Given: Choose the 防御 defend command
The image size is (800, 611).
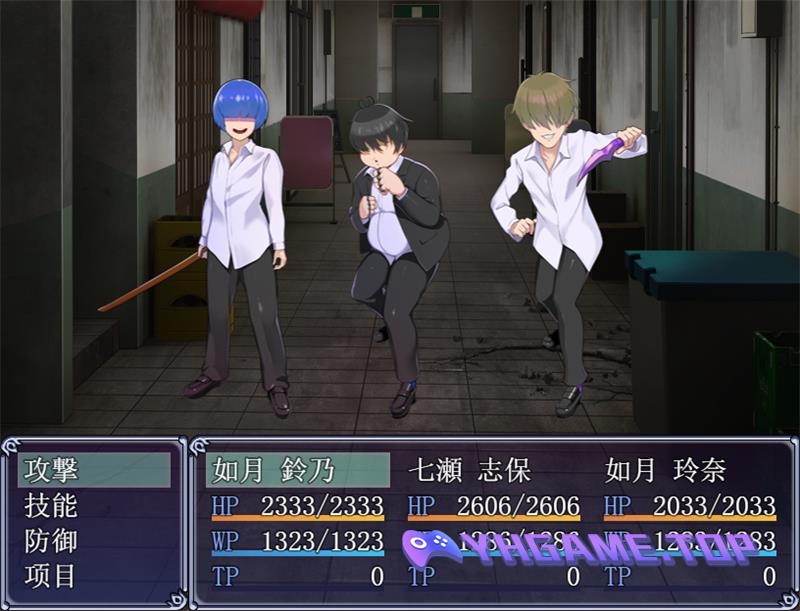Looking at the screenshot, I should point(52,541).
